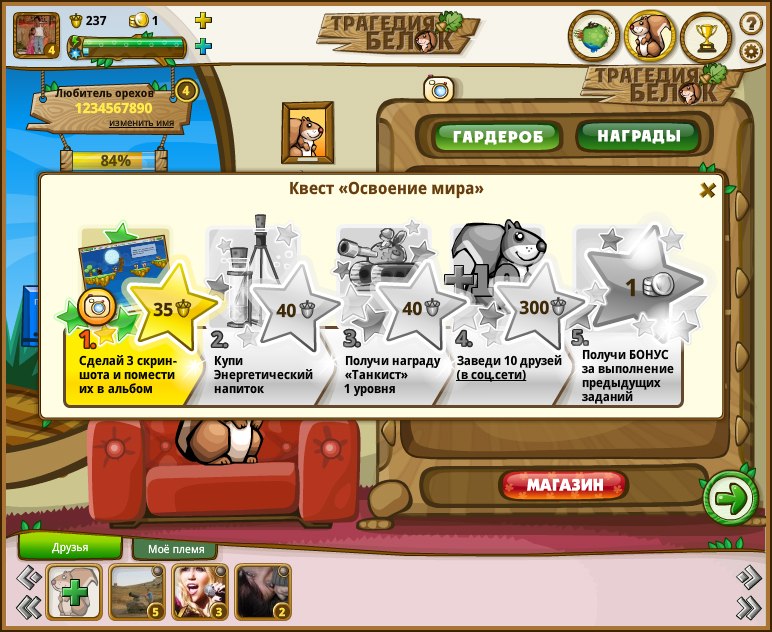Open the gold trophy ratings button
This screenshot has height=632, width=772.
707,37
